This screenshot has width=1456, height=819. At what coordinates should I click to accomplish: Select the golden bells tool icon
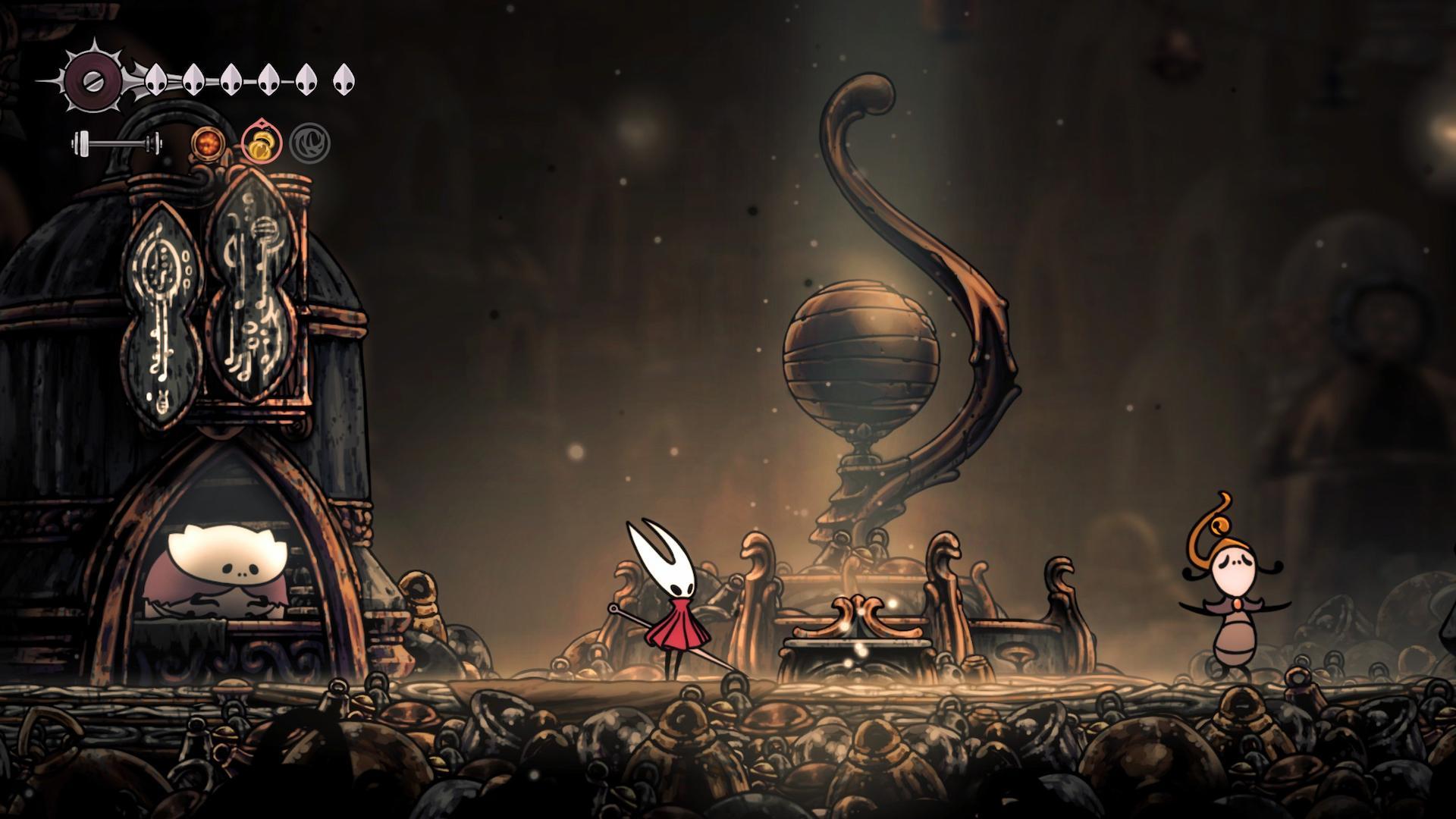click(262, 143)
